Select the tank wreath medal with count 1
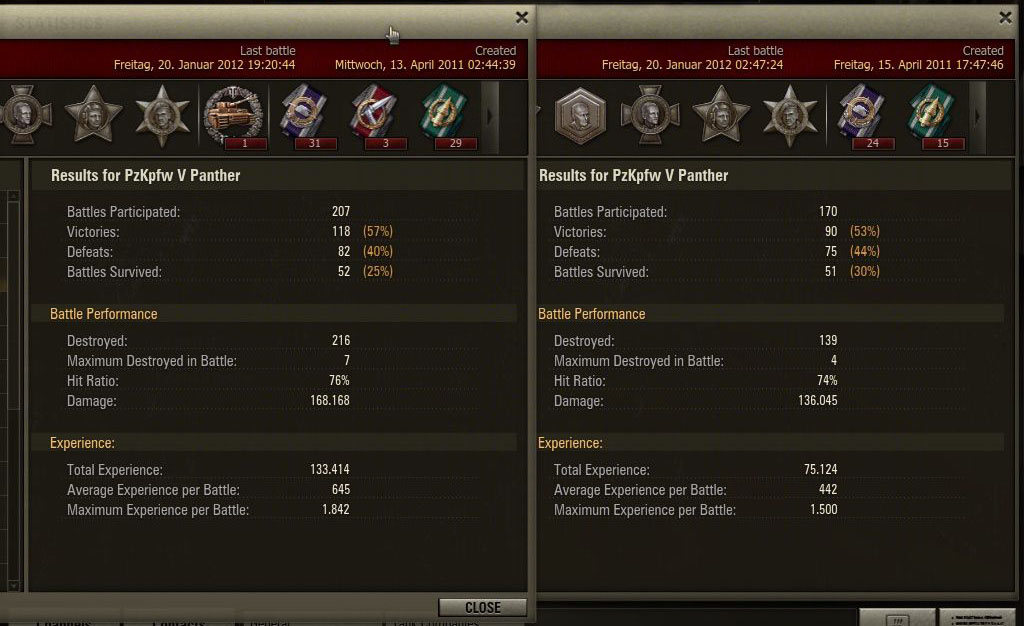Screen dimensions: 1024x626 click(x=235, y=114)
